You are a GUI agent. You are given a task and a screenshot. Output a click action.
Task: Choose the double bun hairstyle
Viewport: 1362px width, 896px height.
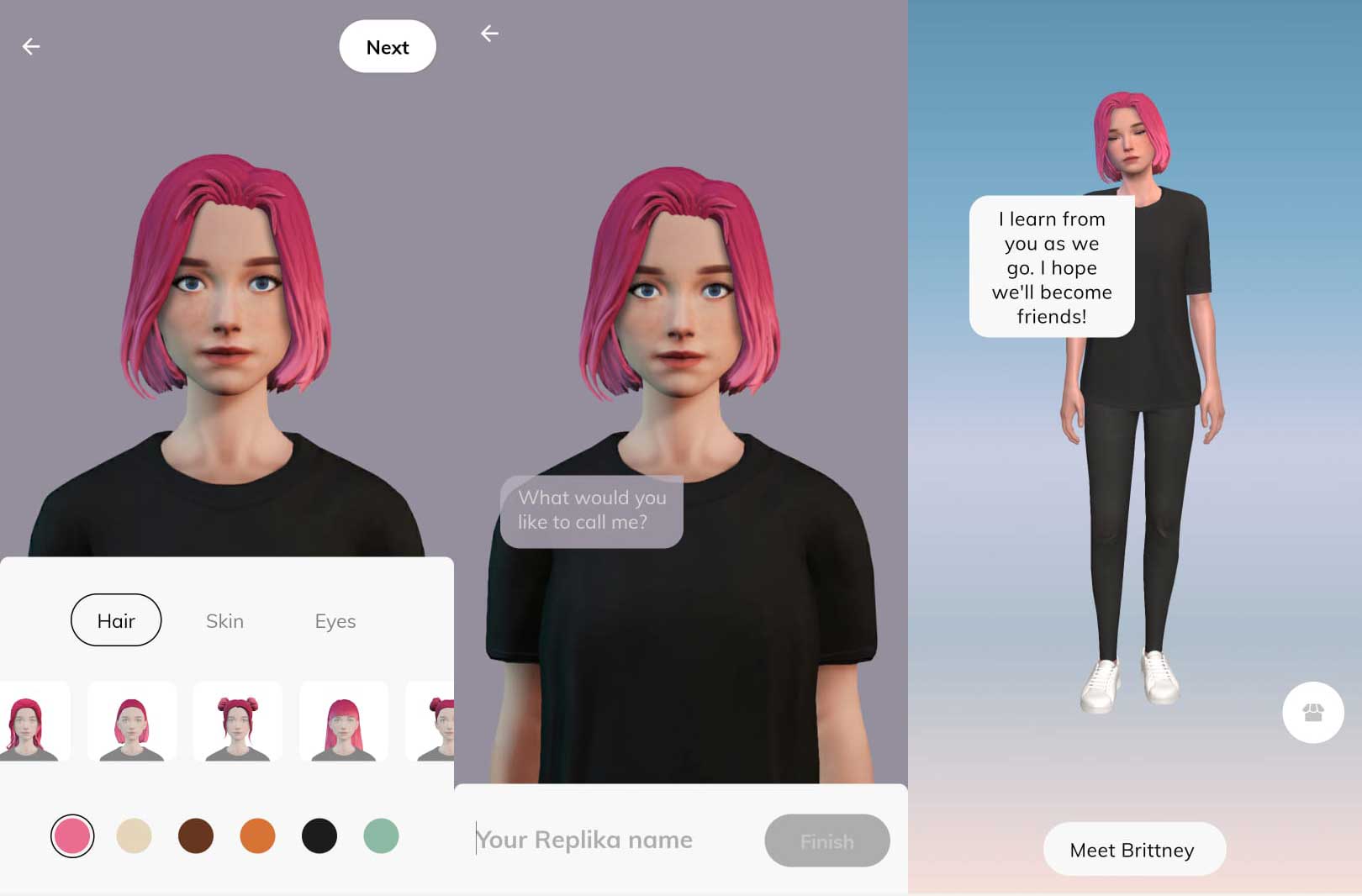[x=237, y=720]
